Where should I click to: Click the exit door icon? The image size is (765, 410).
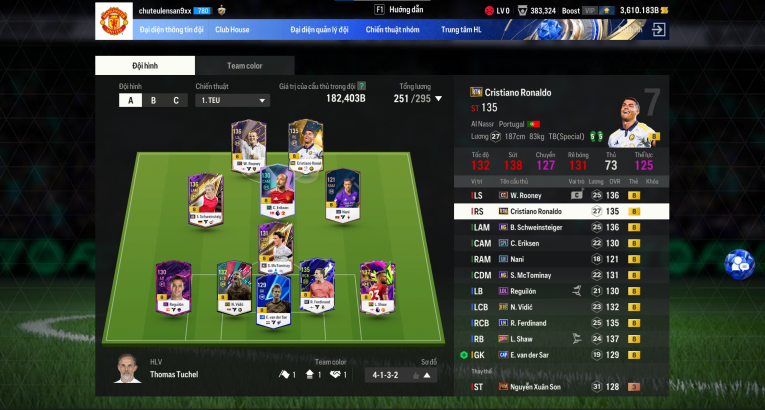point(658,30)
